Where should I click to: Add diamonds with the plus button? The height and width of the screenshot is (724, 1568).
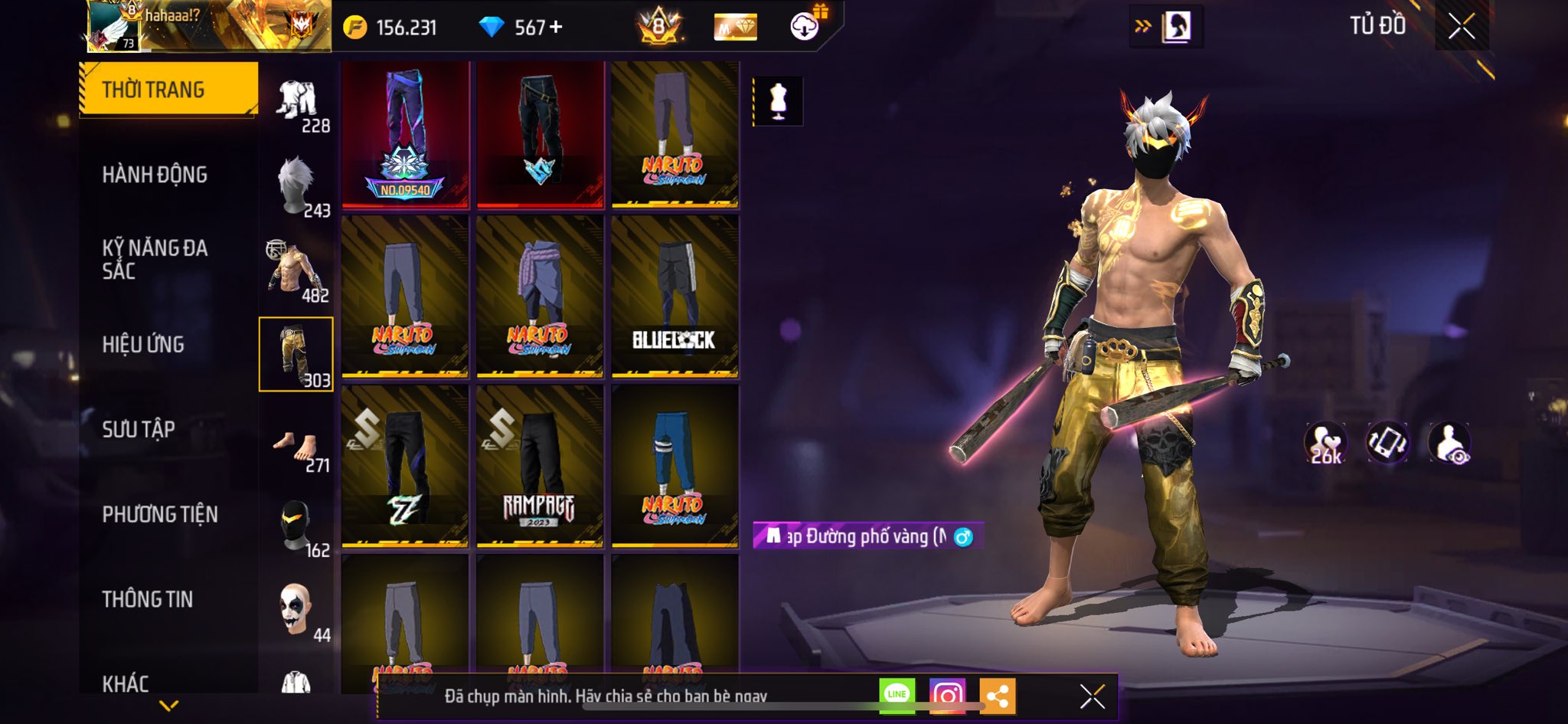pyautogui.click(x=557, y=28)
